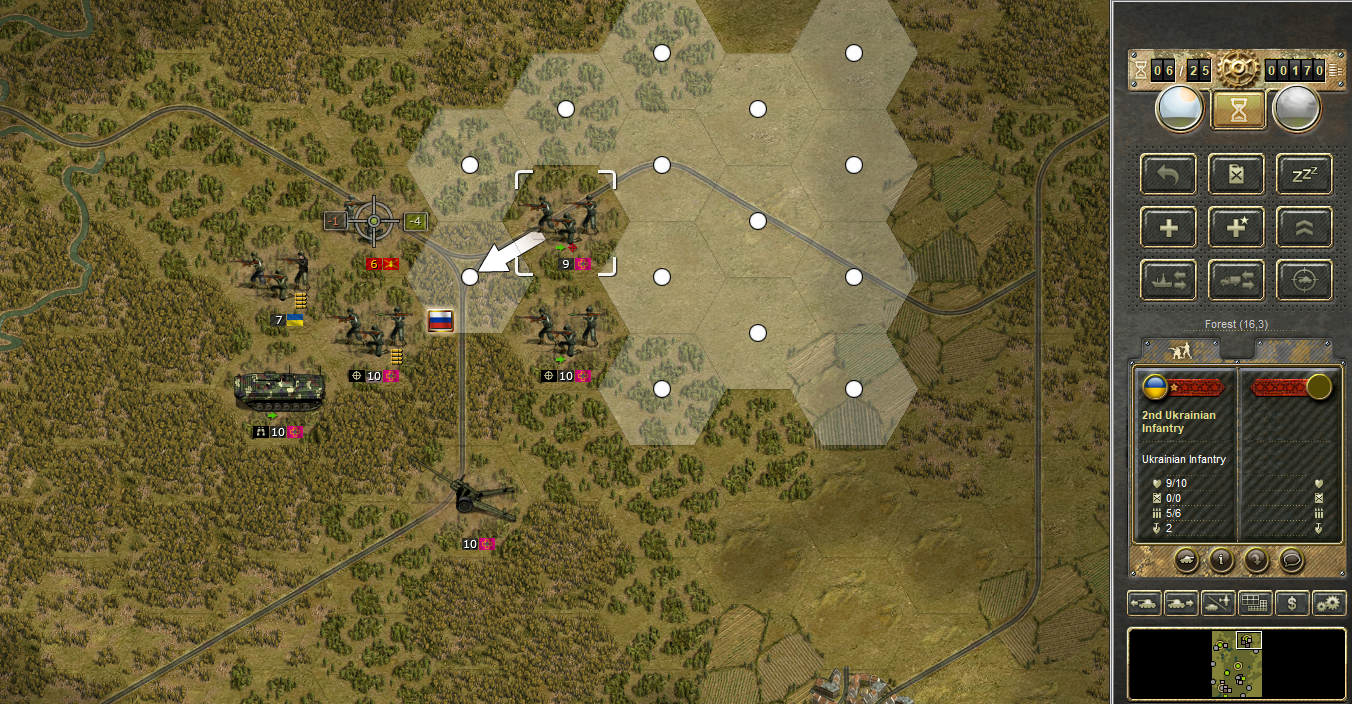Open the gears options menu
Image resolution: width=1352 pixels, height=704 pixels.
pos(1329,603)
